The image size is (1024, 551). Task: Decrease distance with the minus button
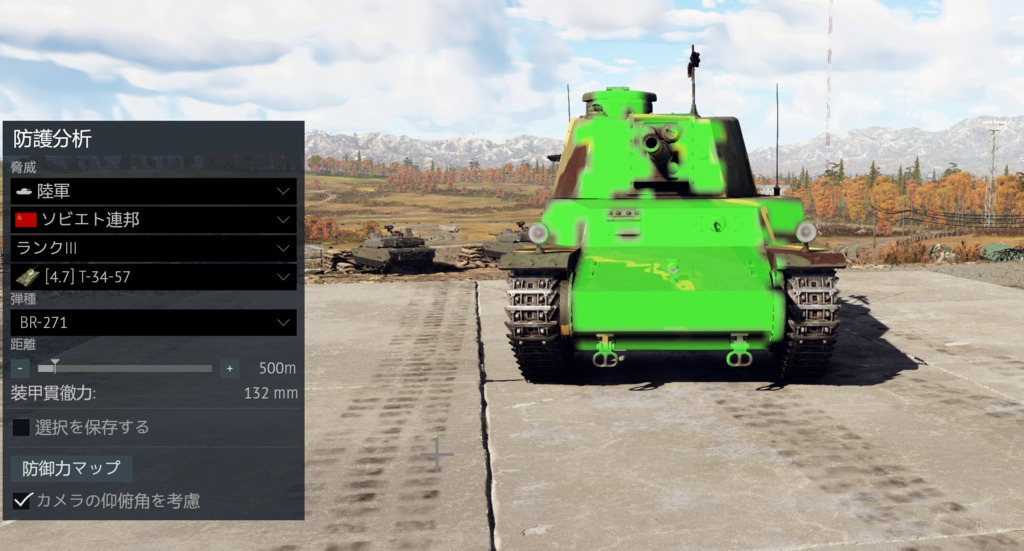[x=20, y=368]
